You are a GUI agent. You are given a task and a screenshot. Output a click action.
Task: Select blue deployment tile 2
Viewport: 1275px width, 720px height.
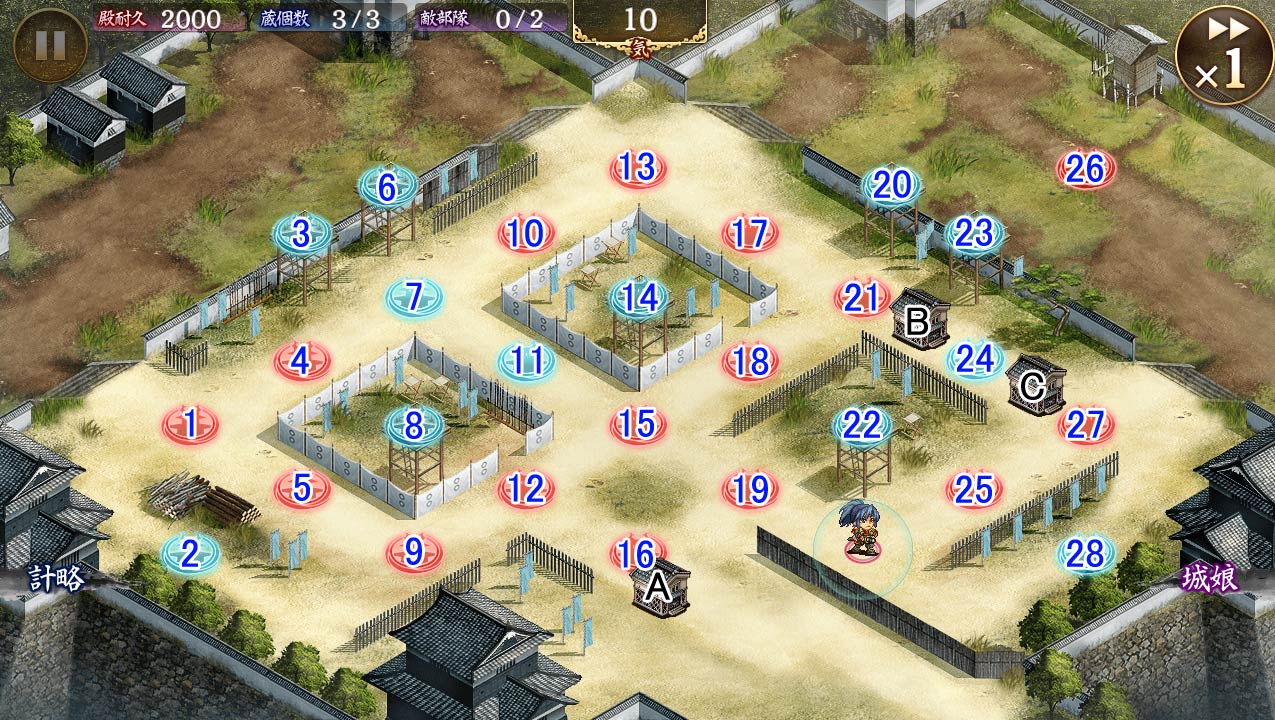pyautogui.click(x=190, y=554)
